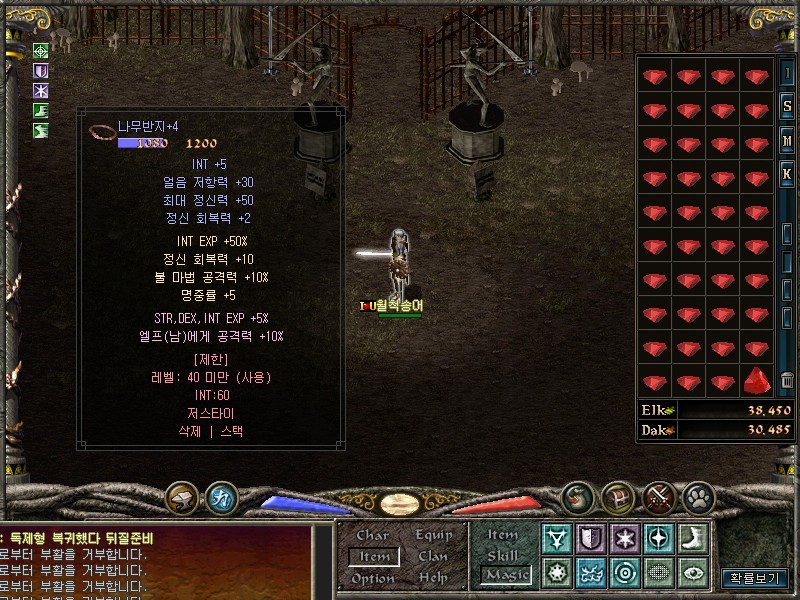Open the Help menu

434,578
